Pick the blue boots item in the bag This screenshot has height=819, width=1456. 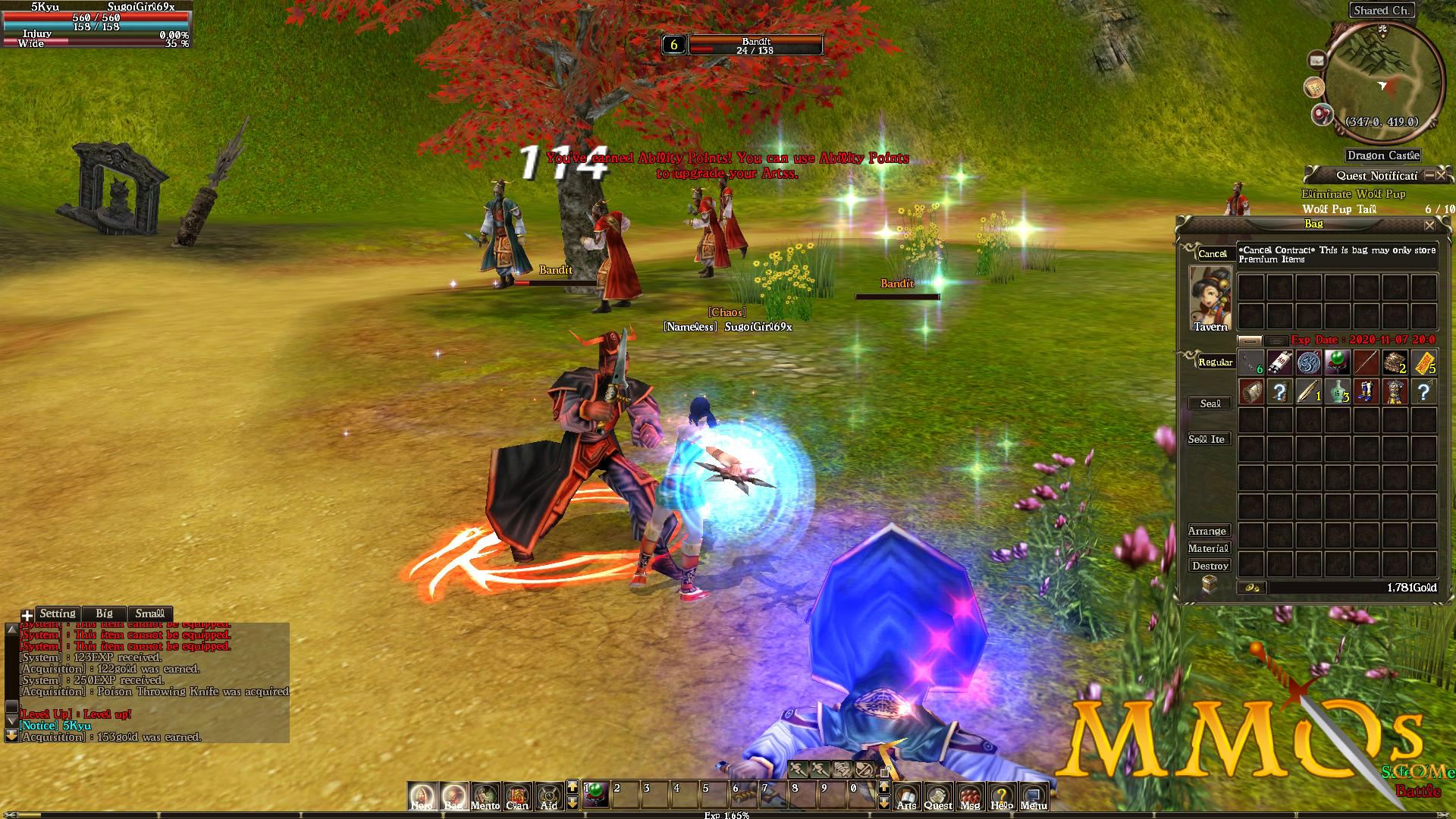click(x=1366, y=391)
